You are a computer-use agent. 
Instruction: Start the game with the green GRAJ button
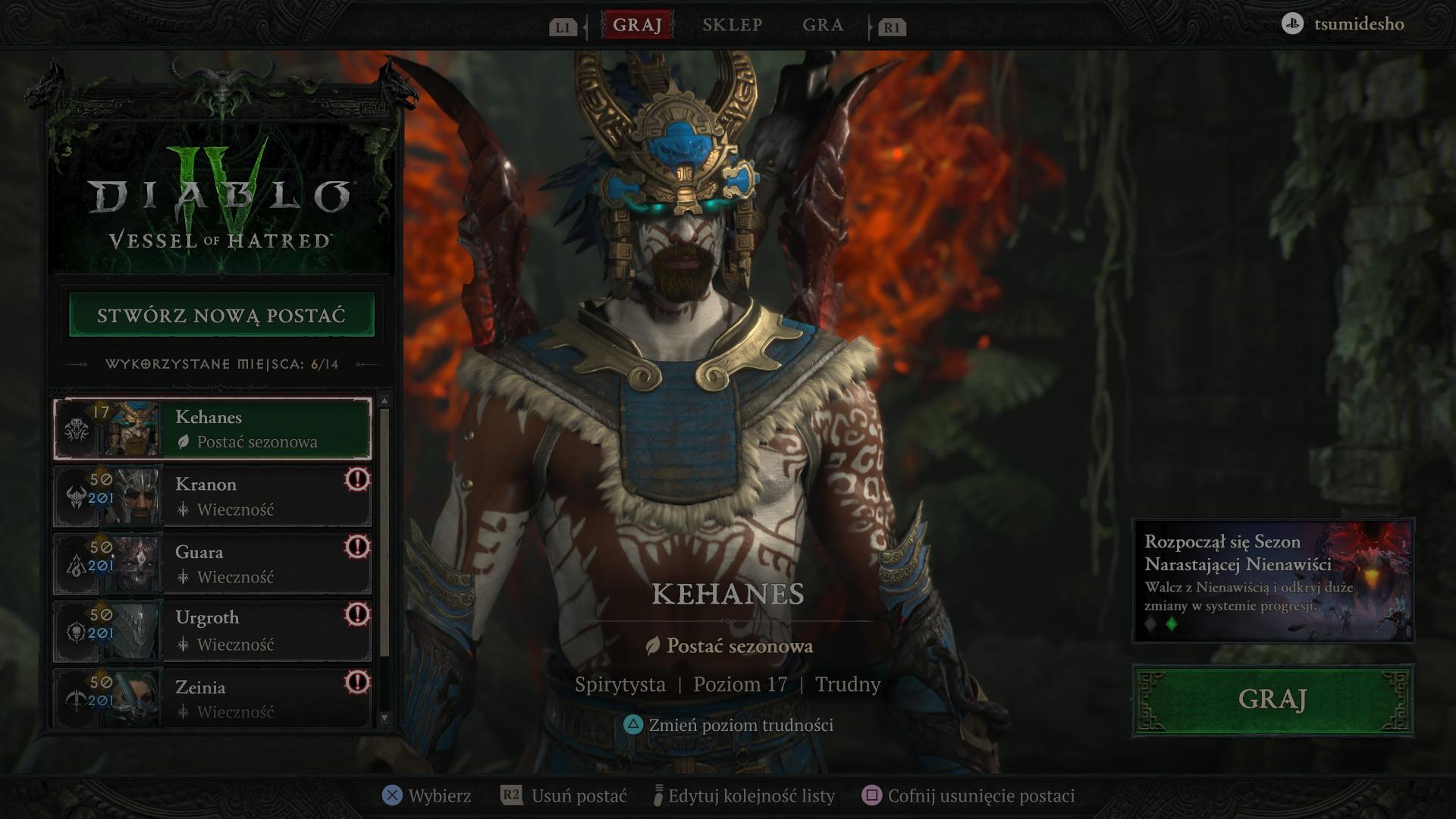[x=1272, y=699]
